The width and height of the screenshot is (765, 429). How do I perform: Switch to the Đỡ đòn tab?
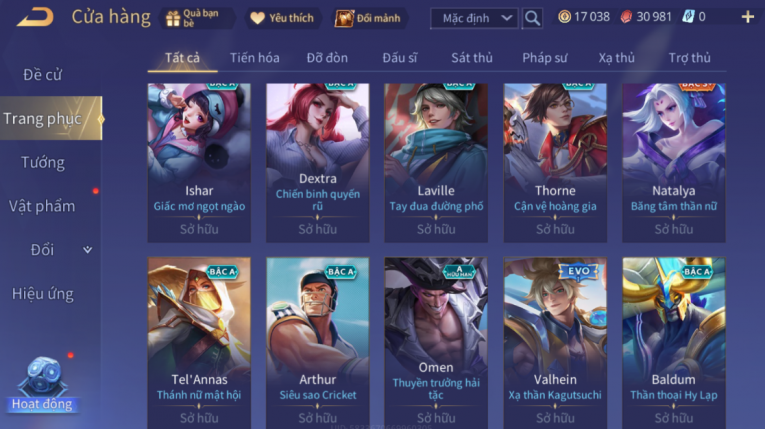tap(327, 58)
